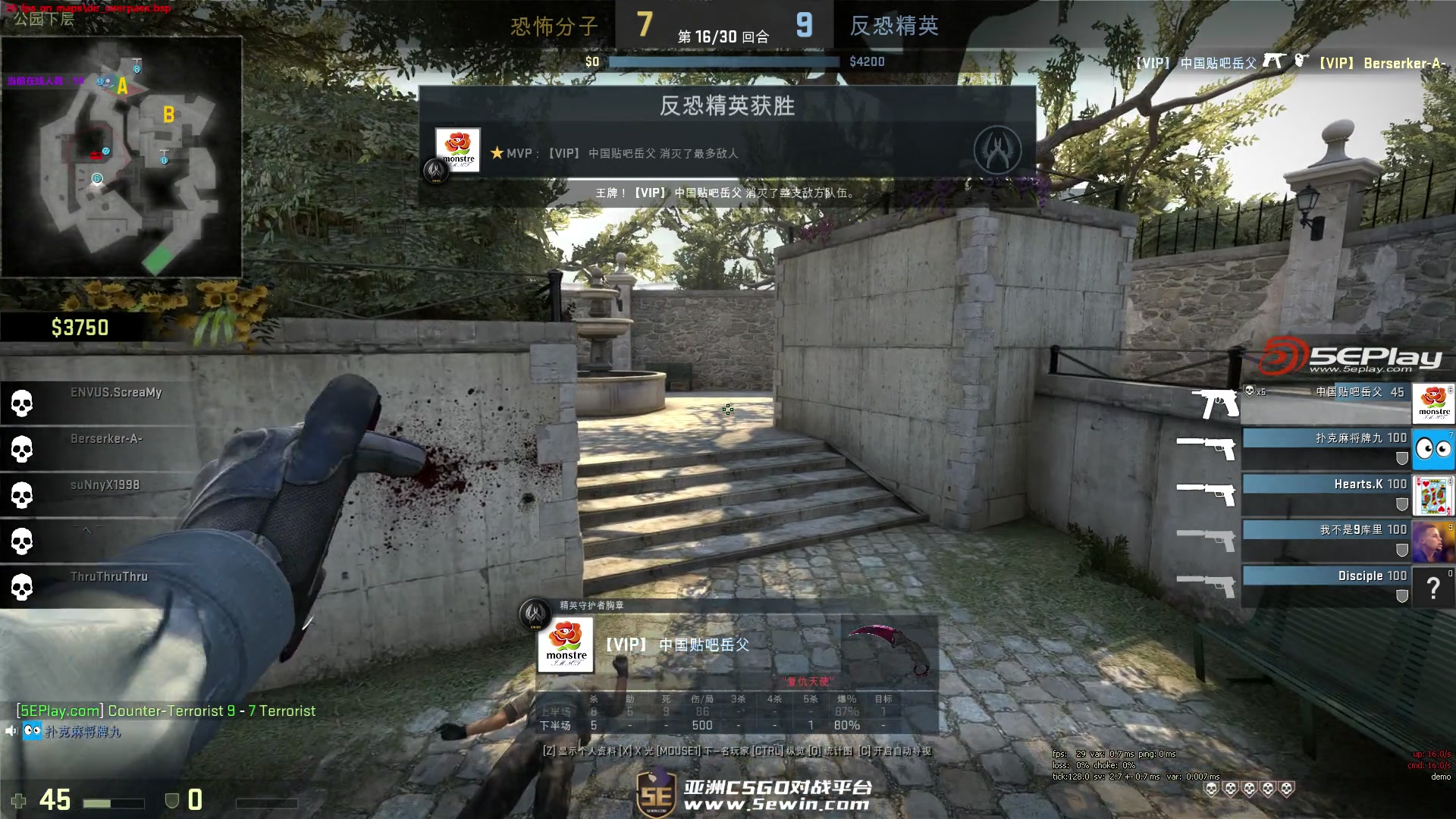Click the eyes avatar of player 扑克麻将牌九
The height and width of the screenshot is (819, 1456).
1433,449
